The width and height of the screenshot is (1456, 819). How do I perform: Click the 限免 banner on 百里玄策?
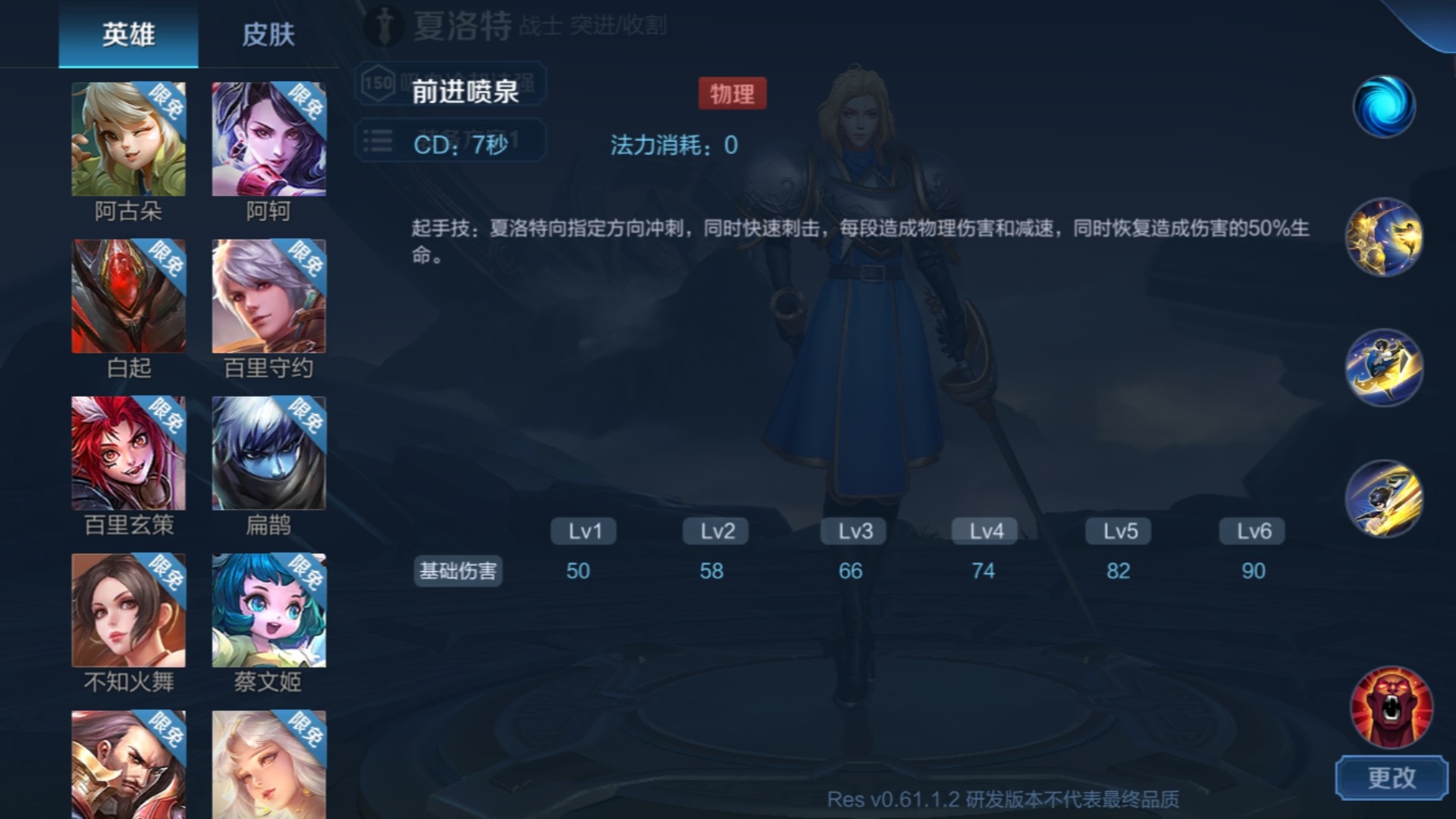click(168, 414)
